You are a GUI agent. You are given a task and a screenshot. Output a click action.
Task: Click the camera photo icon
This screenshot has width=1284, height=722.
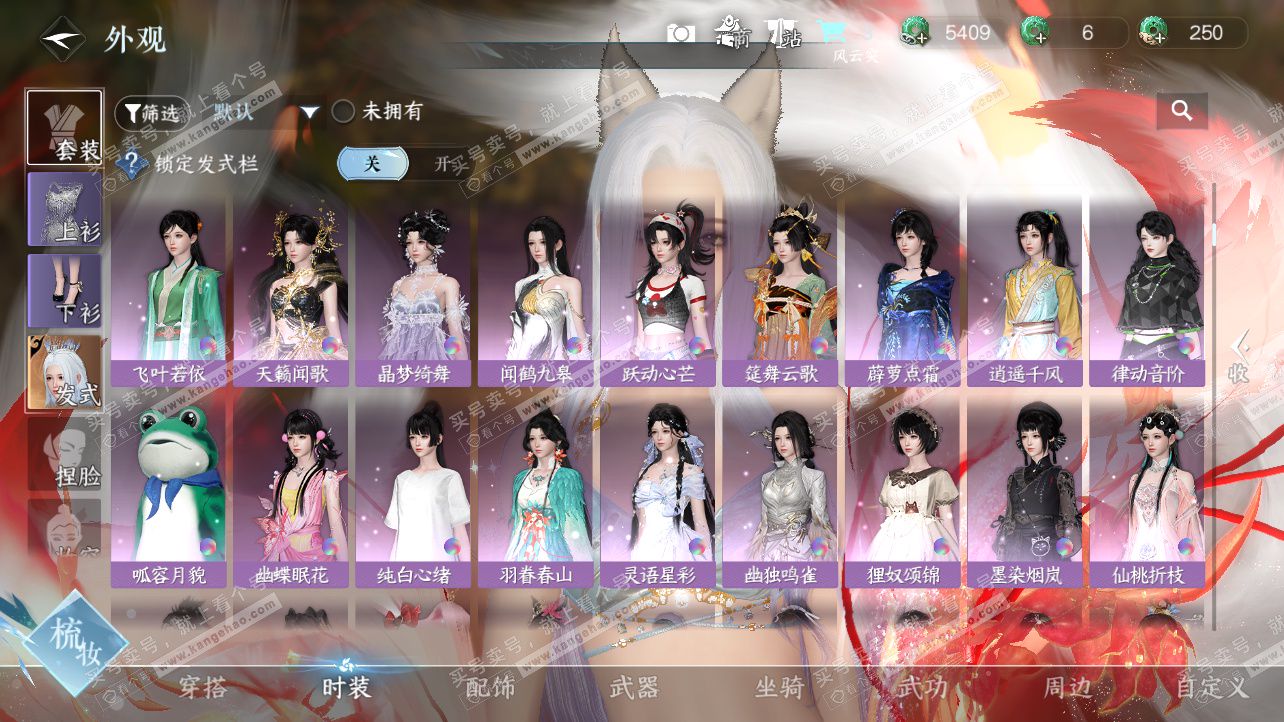coord(681,34)
